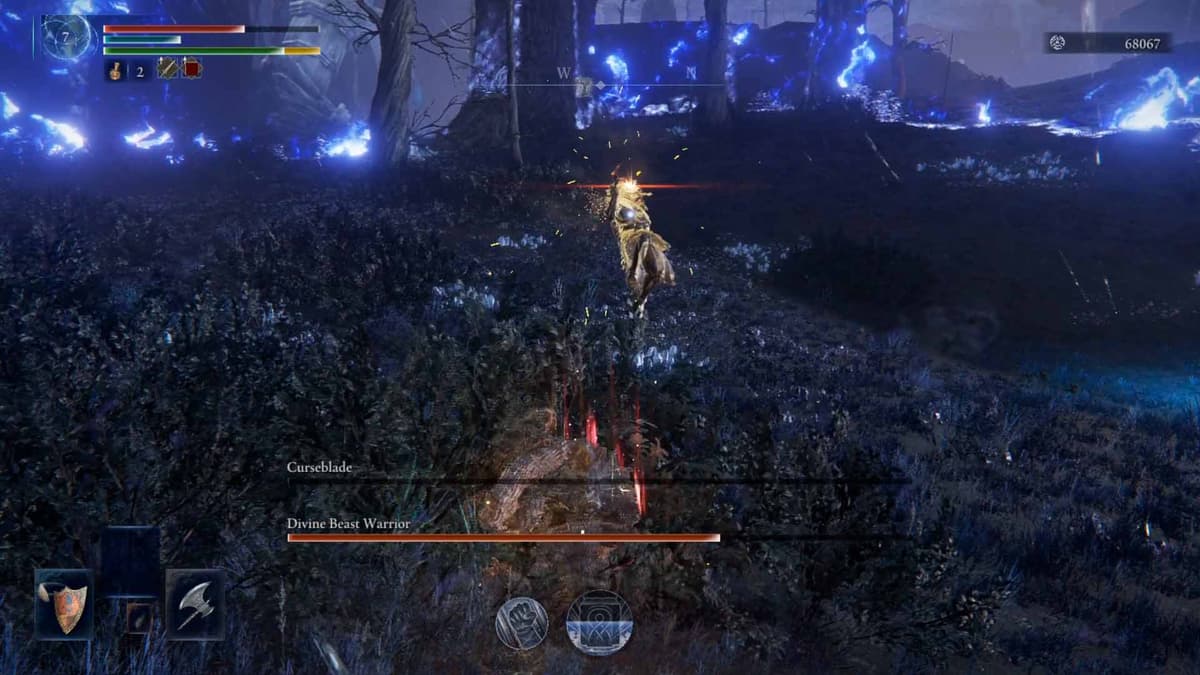Activate the clenched fist character skill
The image size is (1200, 675).
tap(522, 623)
